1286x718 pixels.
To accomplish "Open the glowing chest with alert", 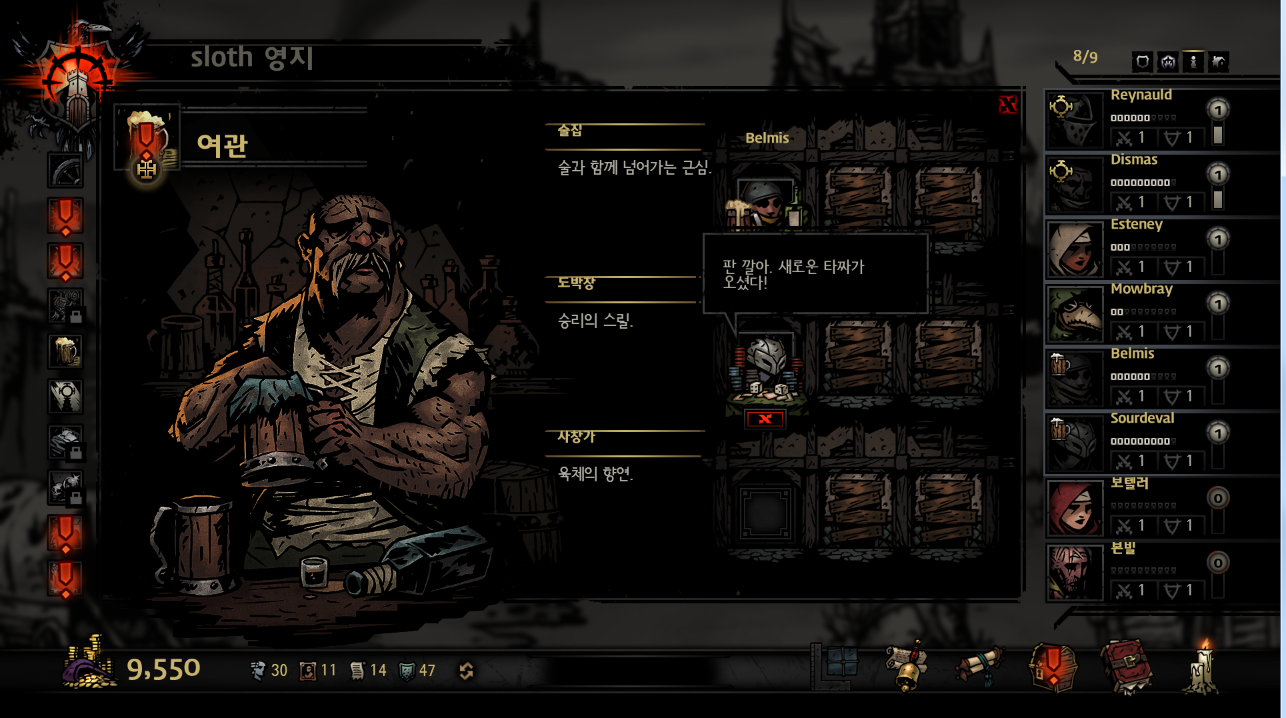I will point(1053,667).
